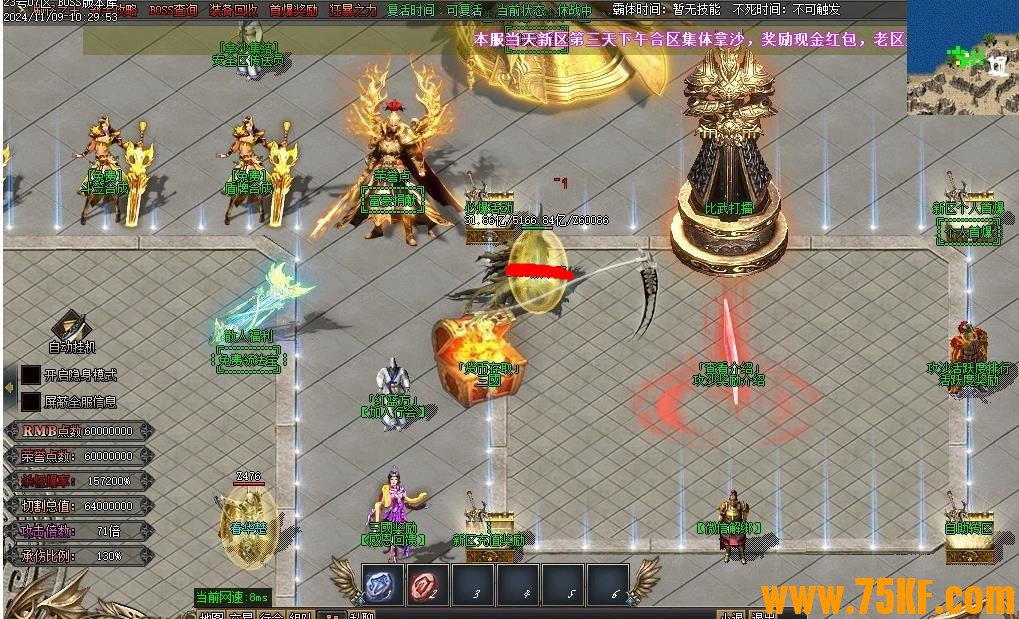Toggle the 开启隐身模式 checkbox

coord(31,374)
